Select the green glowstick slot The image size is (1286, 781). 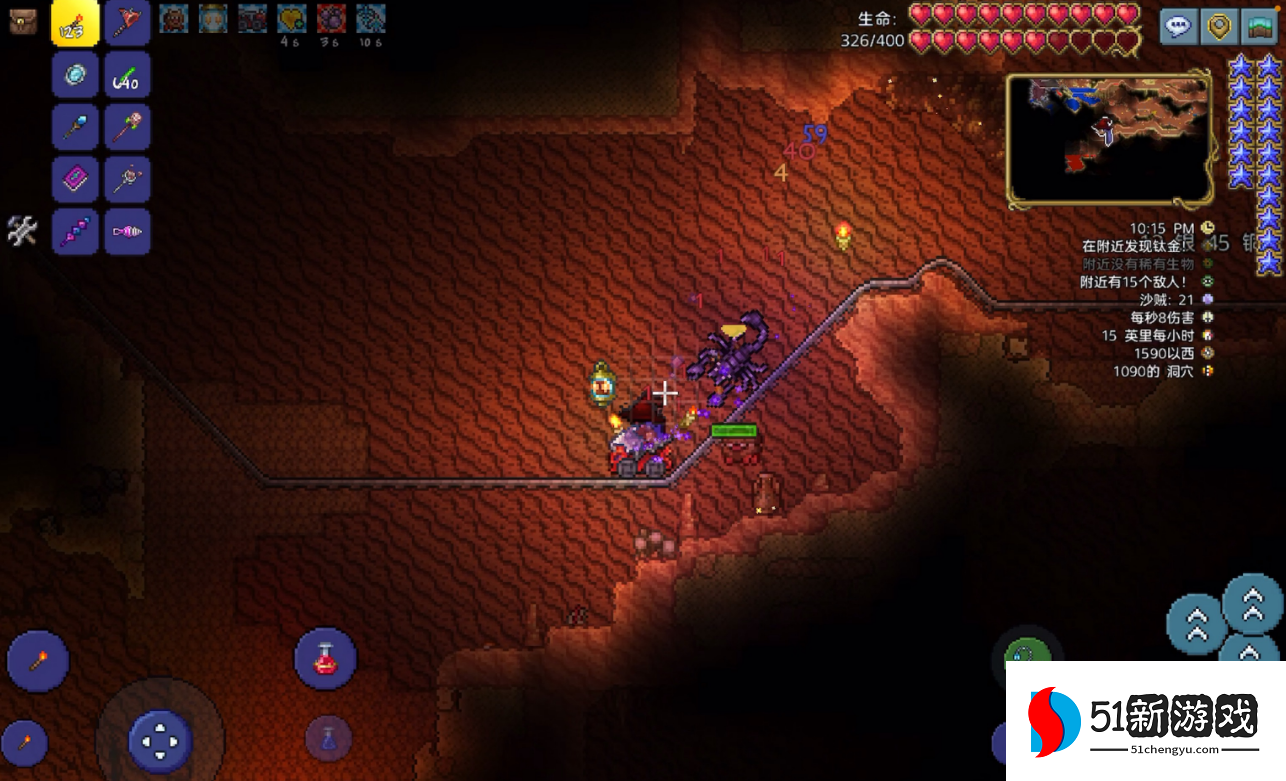click(128, 75)
